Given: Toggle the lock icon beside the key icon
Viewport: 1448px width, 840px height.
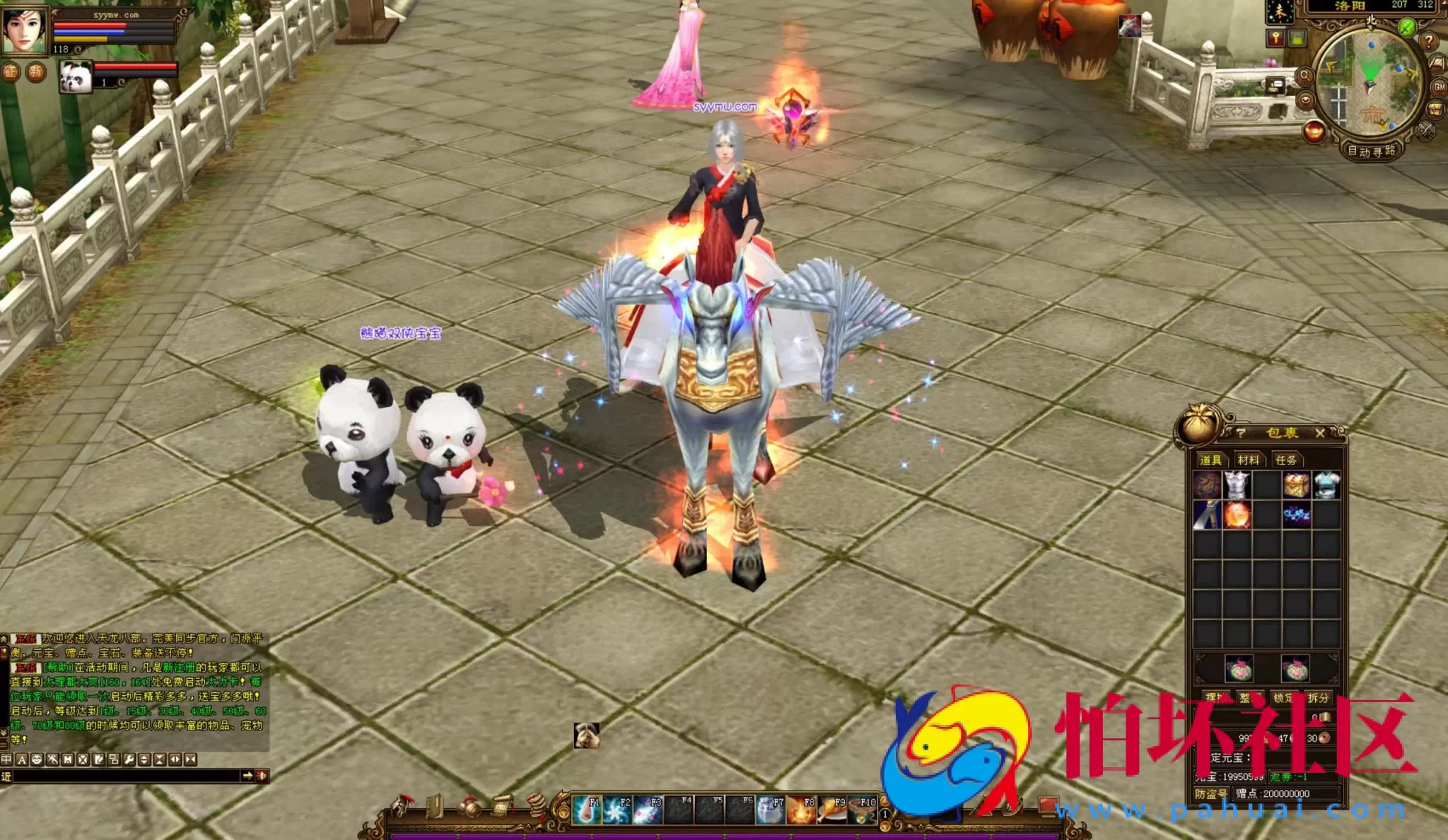Looking at the screenshot, I should click(x=1296, y=40).
